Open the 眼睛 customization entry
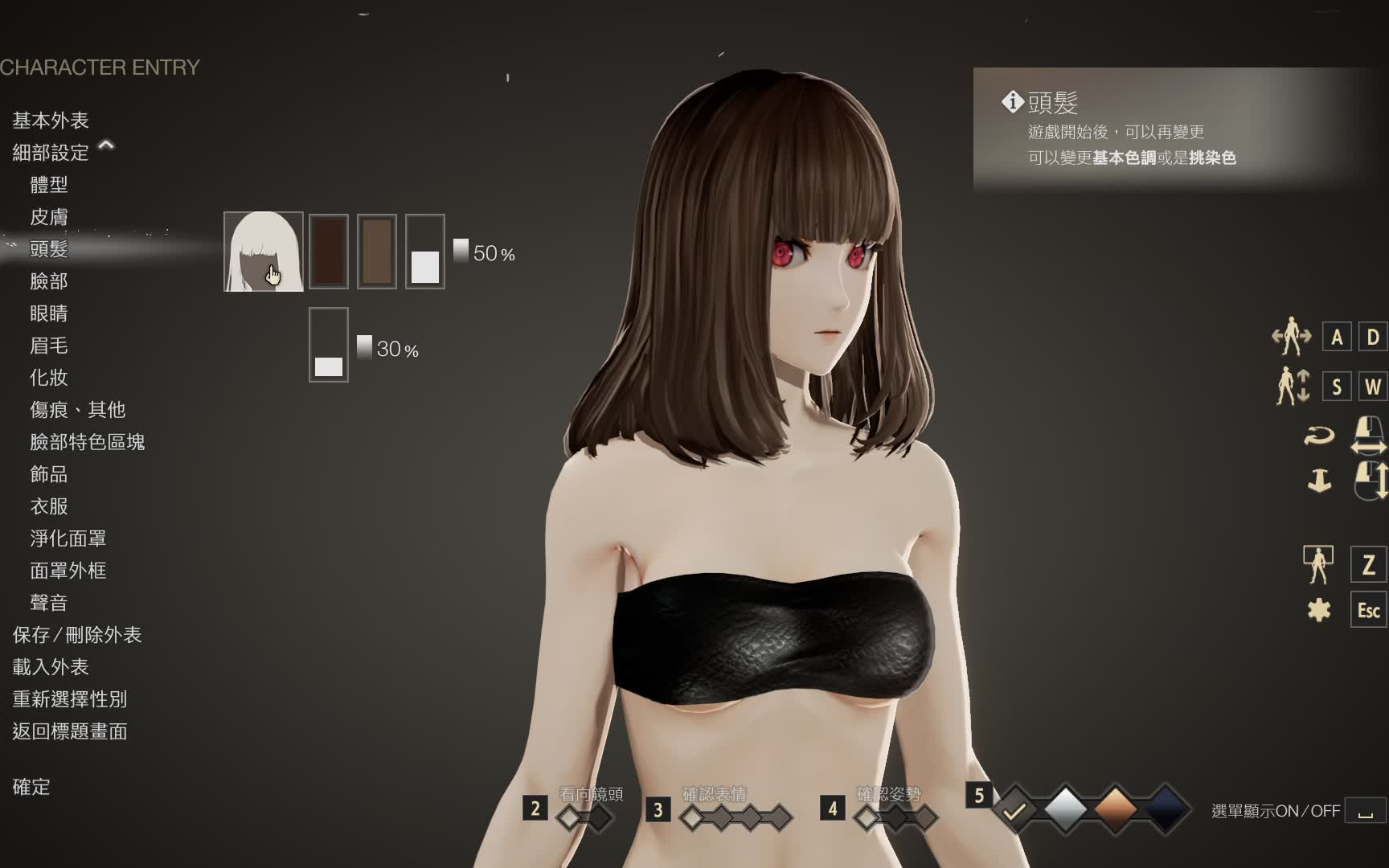This screenshot has width=1389, height=868. (x=50, y=313)
